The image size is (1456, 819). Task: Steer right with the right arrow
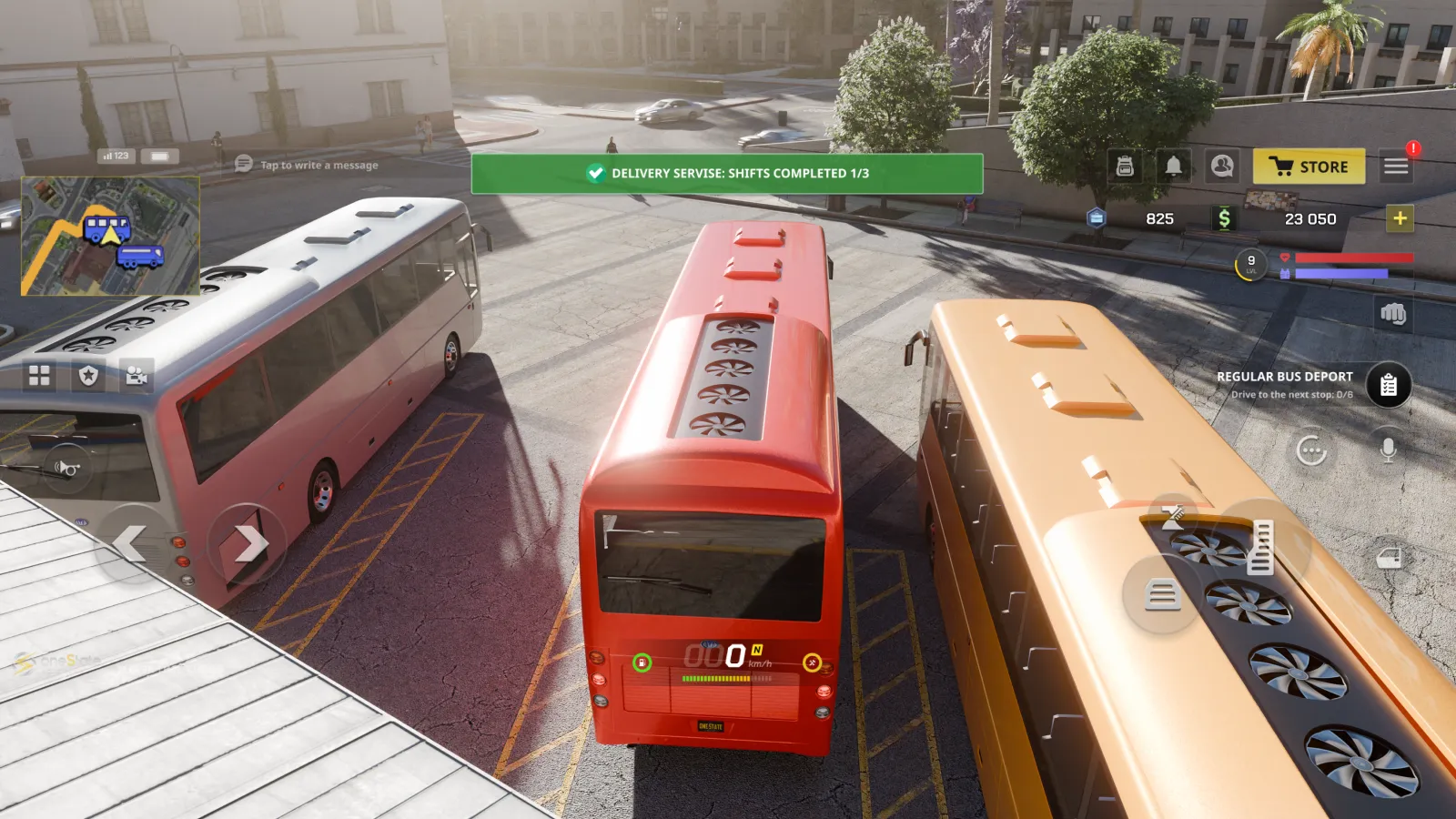[247, 544]
